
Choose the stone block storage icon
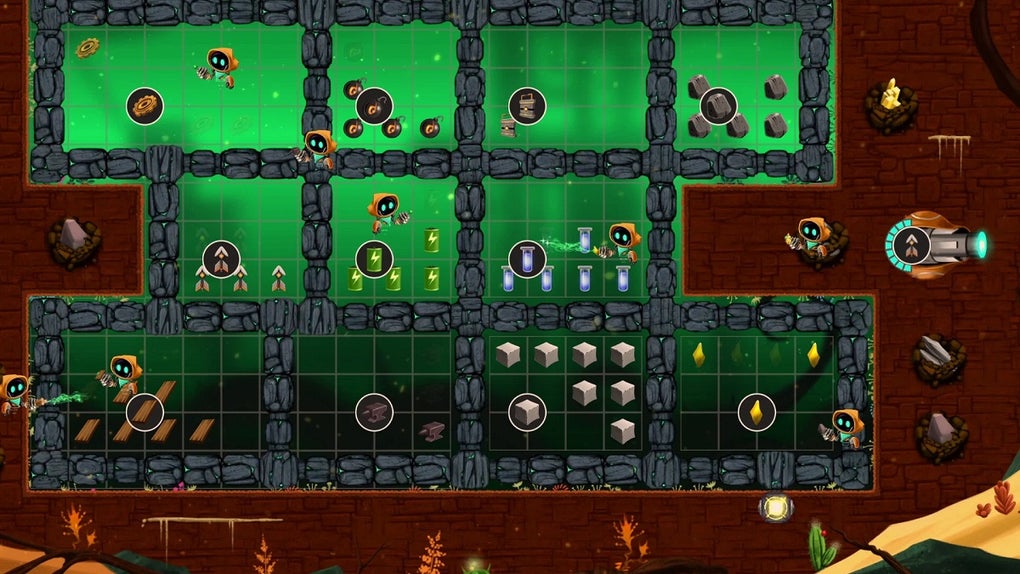527,412
